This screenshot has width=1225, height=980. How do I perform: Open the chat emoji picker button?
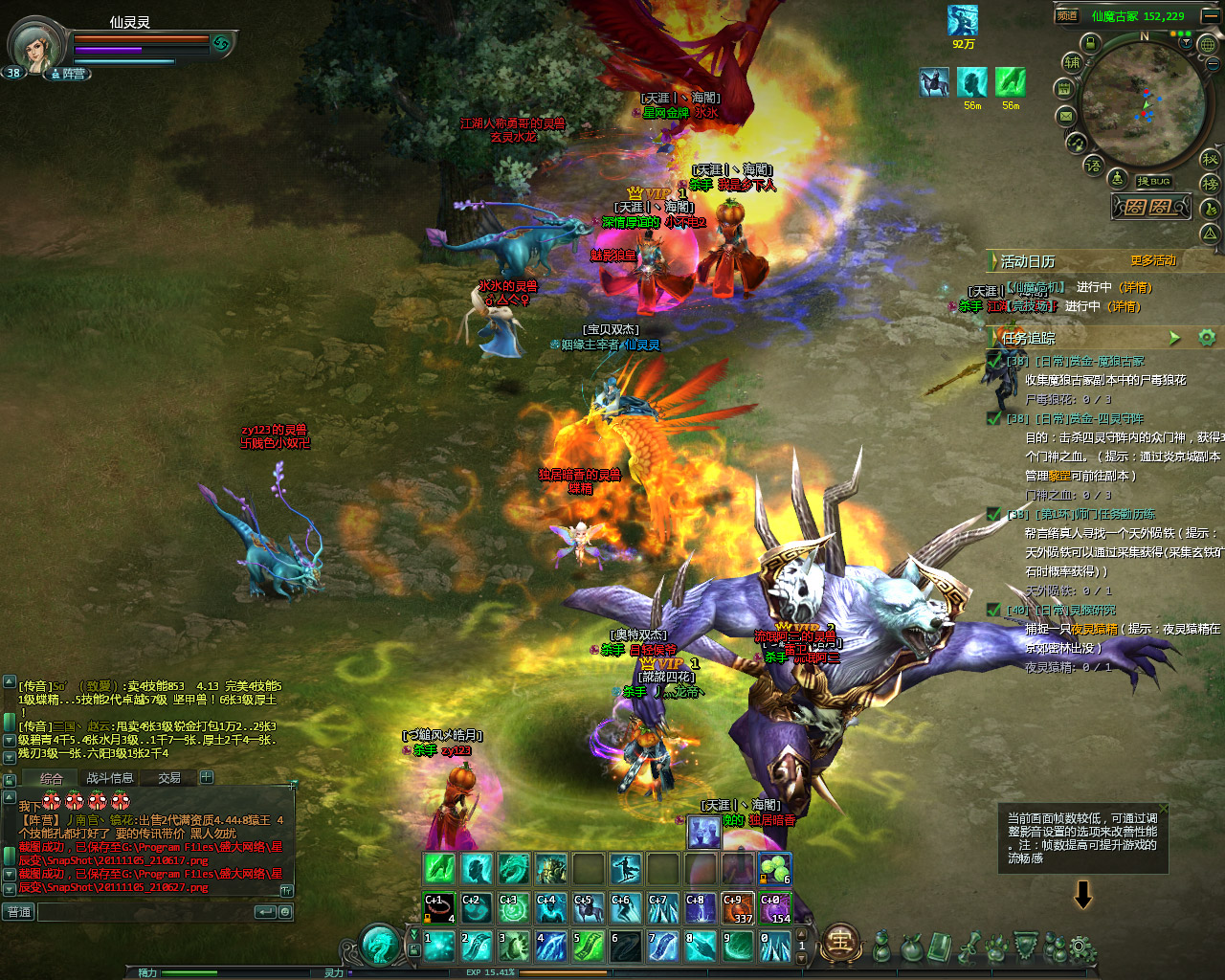[x=285, y=912]
